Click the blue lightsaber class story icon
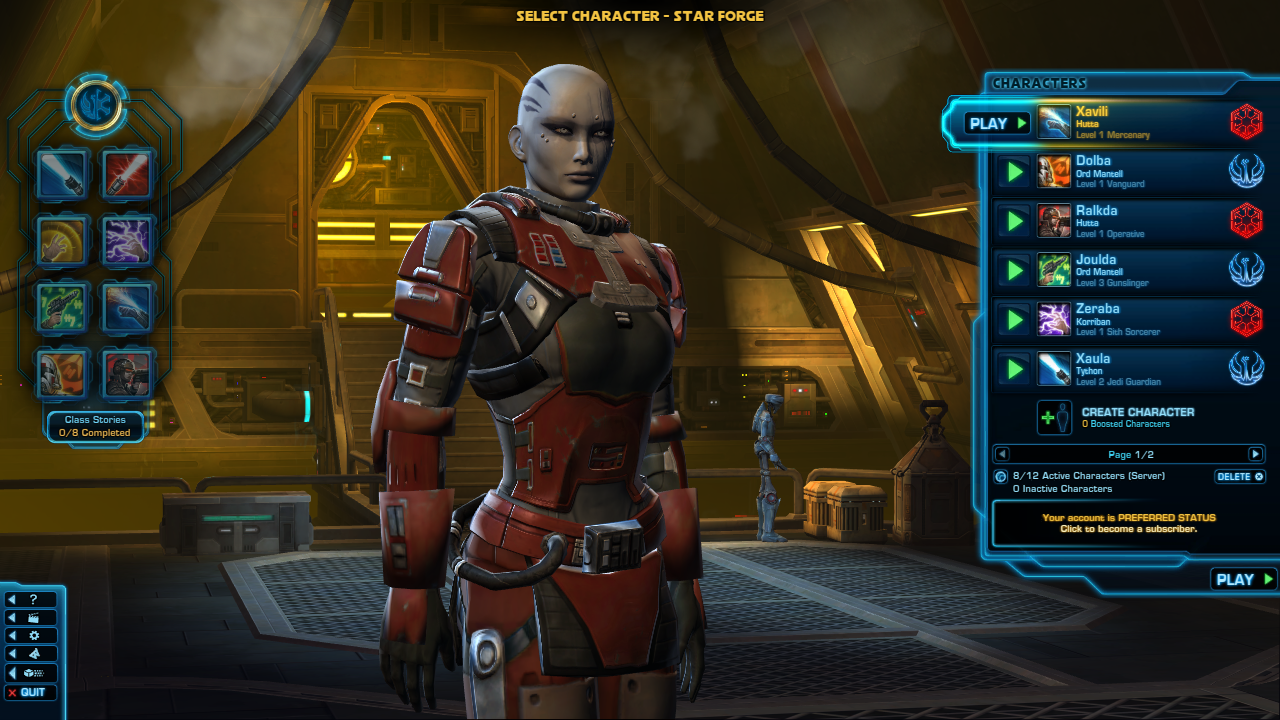 [x=63, y=175]
